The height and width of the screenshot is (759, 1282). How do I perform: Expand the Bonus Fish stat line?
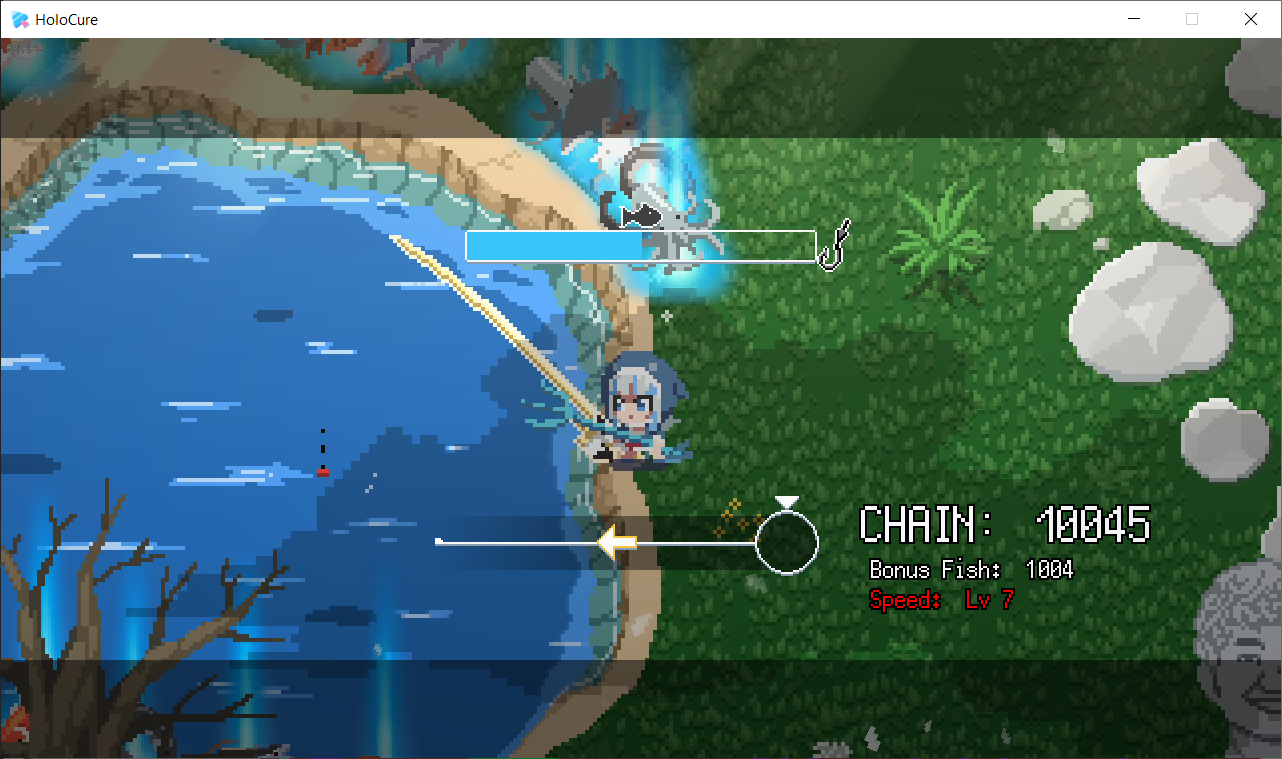tap(970, 570)
